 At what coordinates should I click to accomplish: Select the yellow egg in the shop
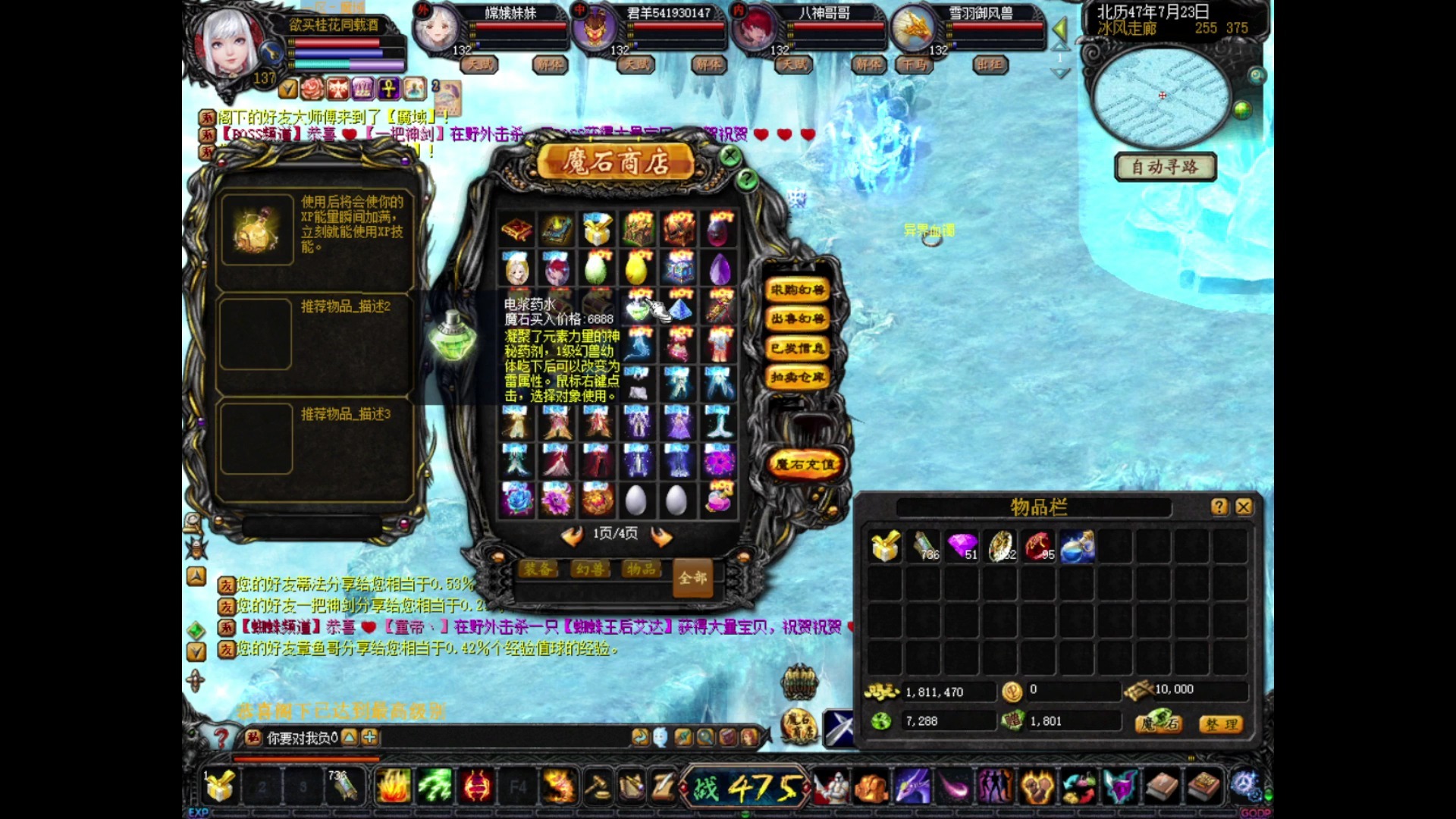(x=637, y=268)
